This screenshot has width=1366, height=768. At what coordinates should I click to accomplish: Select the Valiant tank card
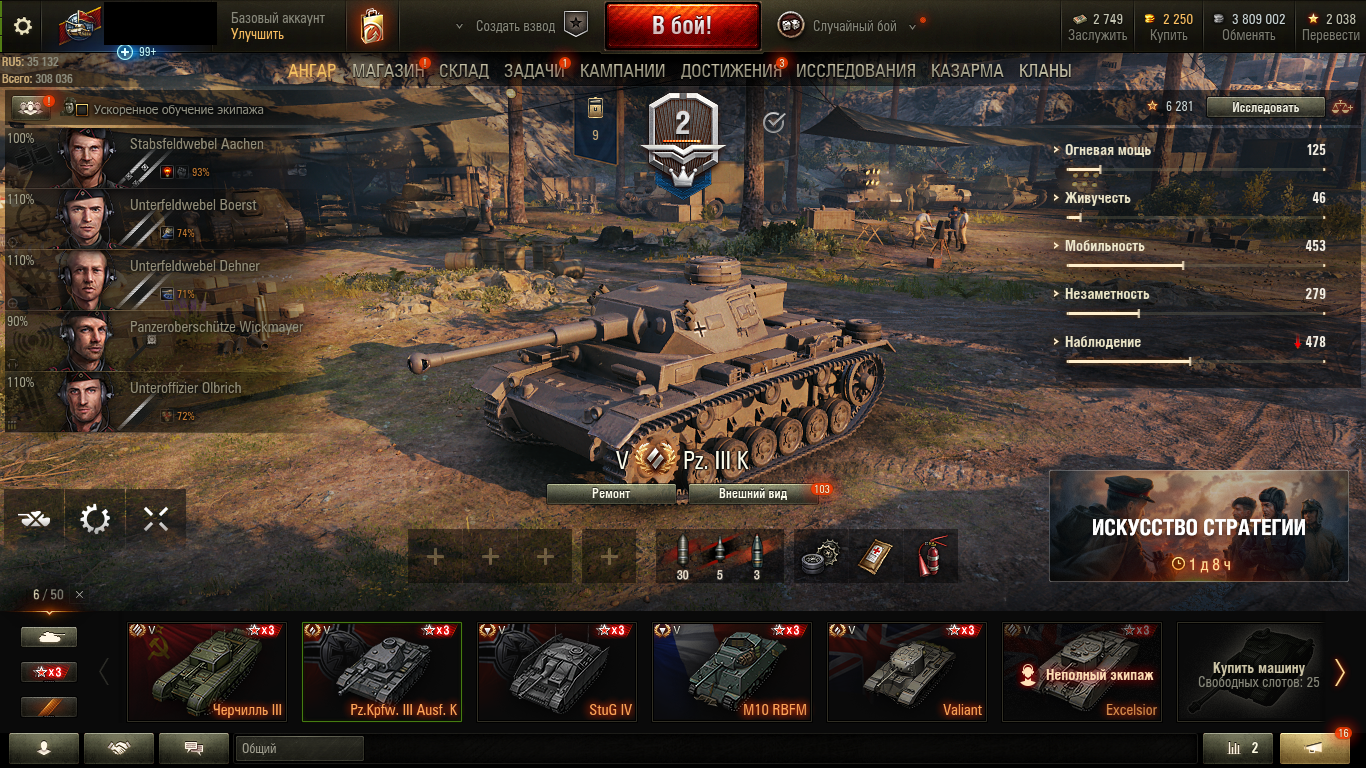pos(906,672)
